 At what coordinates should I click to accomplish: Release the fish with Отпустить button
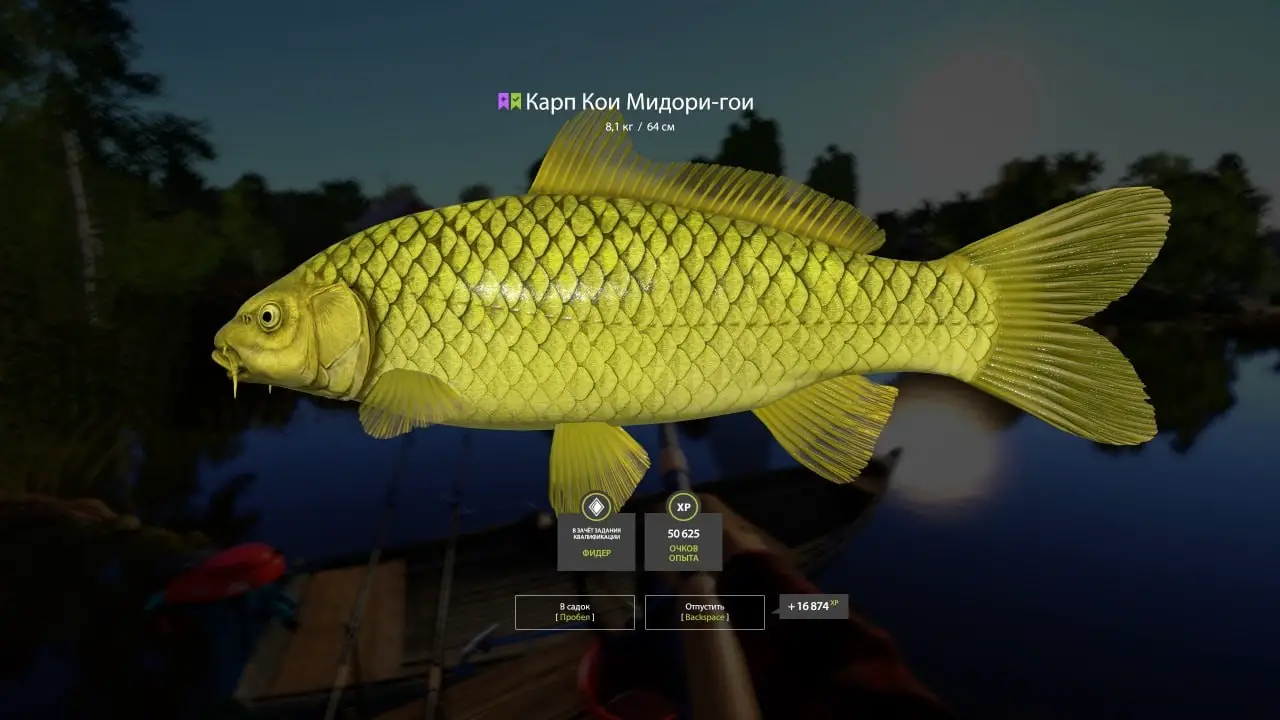point(704,612)
